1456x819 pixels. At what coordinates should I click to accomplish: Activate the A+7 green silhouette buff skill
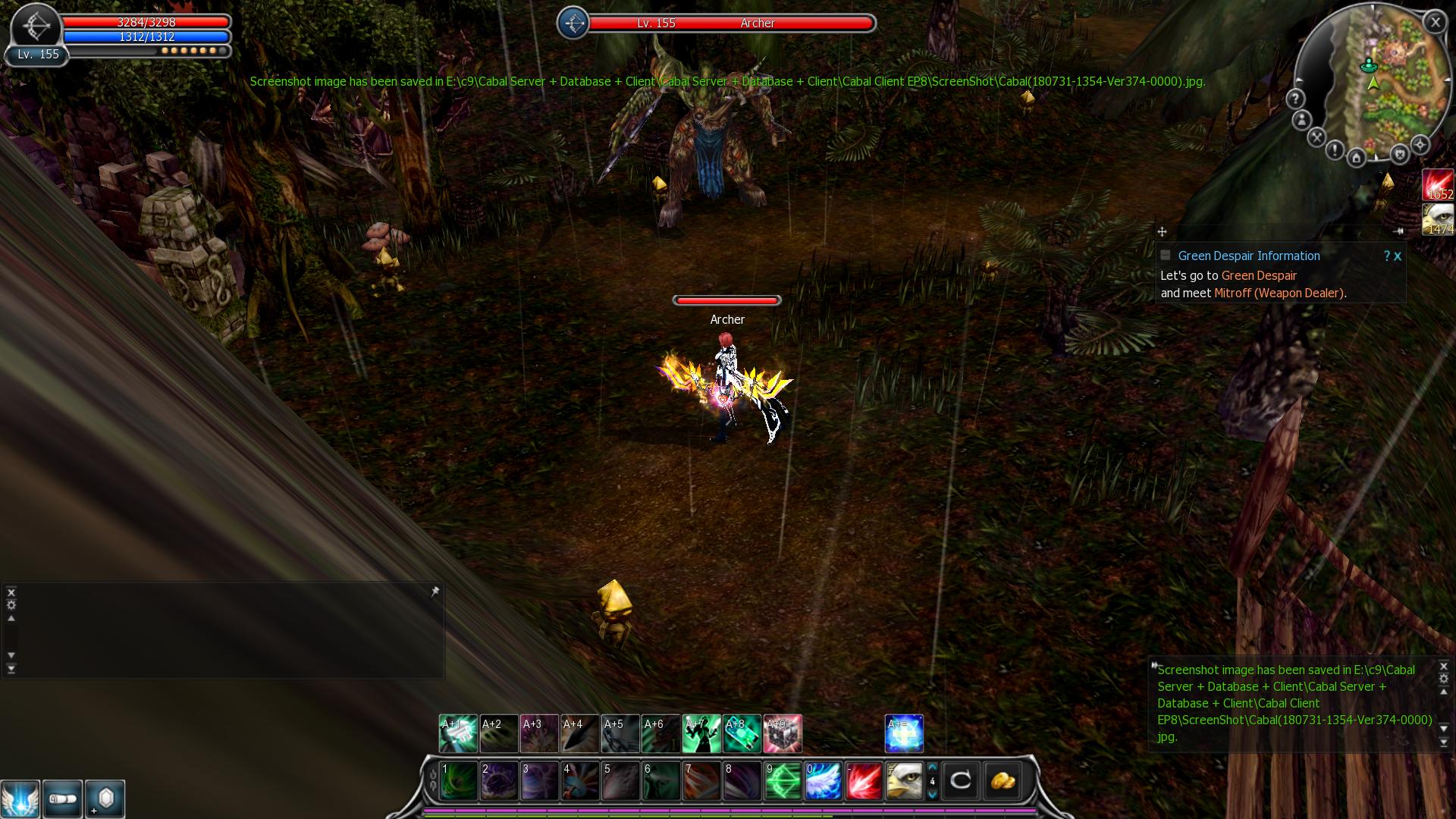[701, 733]
